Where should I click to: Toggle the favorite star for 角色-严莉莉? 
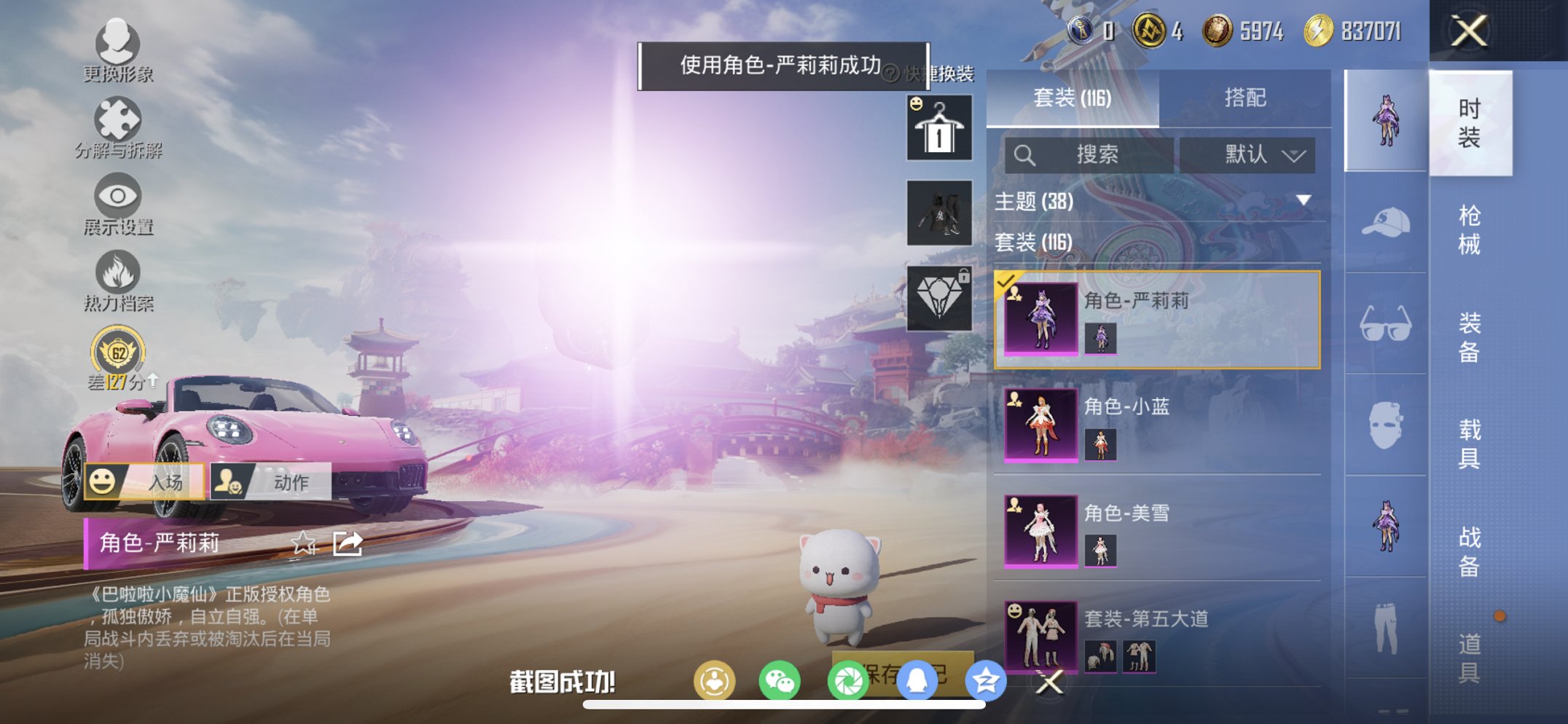pyautogui.click(x=305, y=543)
